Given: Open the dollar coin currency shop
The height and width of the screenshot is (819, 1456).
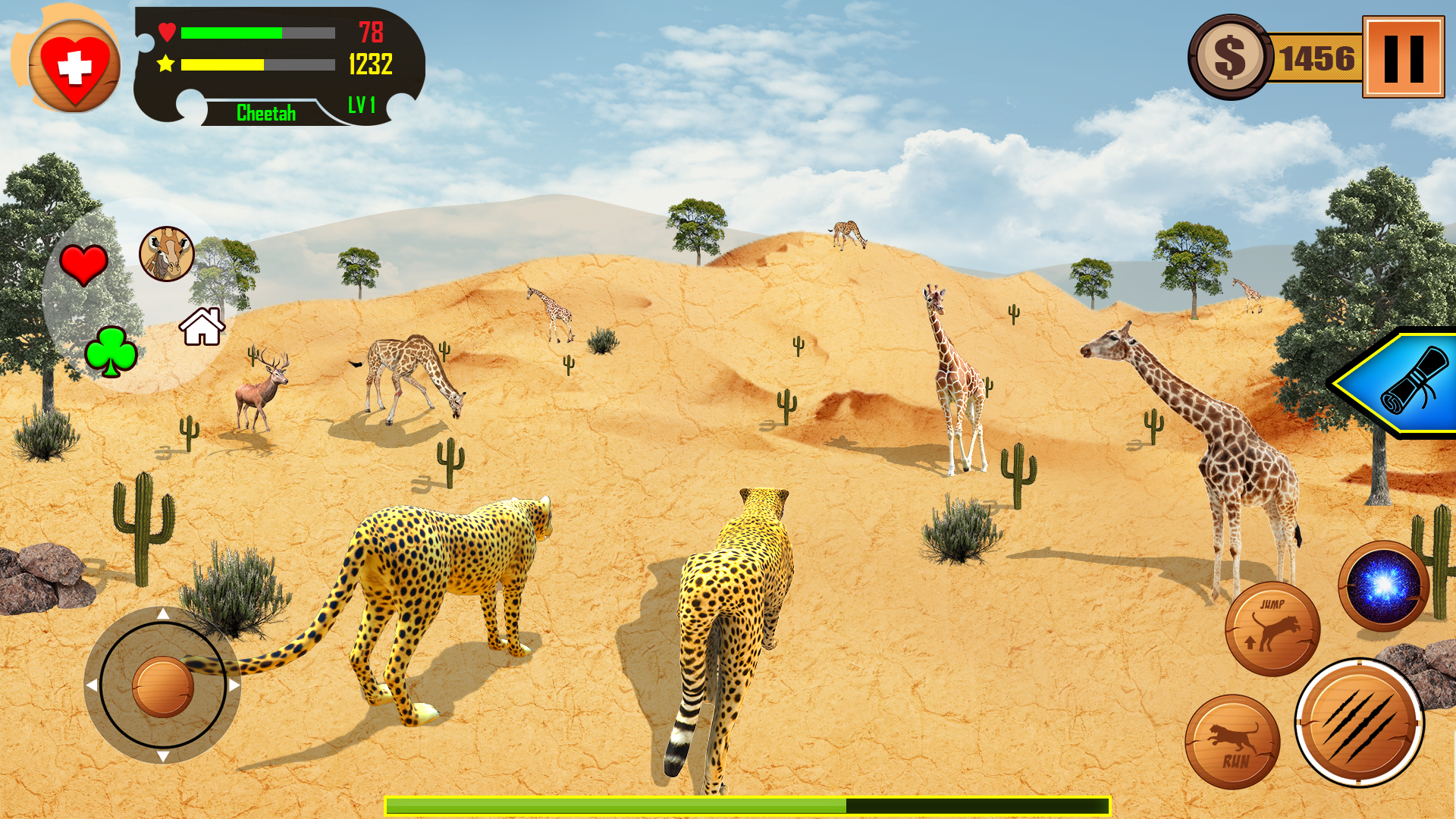Looking at the screenshot, I should pyautogui.click(x=1230, y=58).
